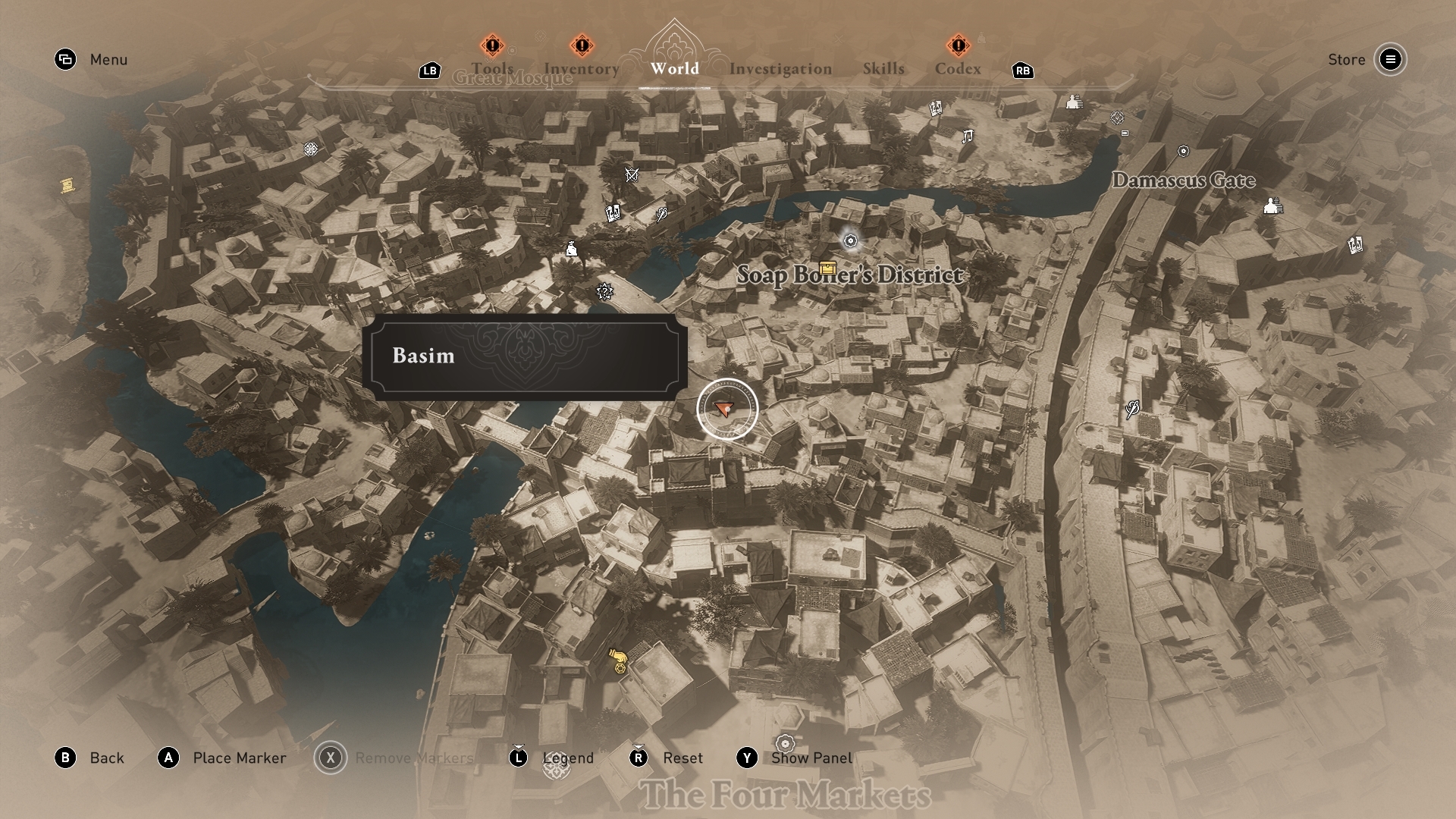1456x819 pixels.
Task: Select the music note map marker
Action: tap(967, 136)
